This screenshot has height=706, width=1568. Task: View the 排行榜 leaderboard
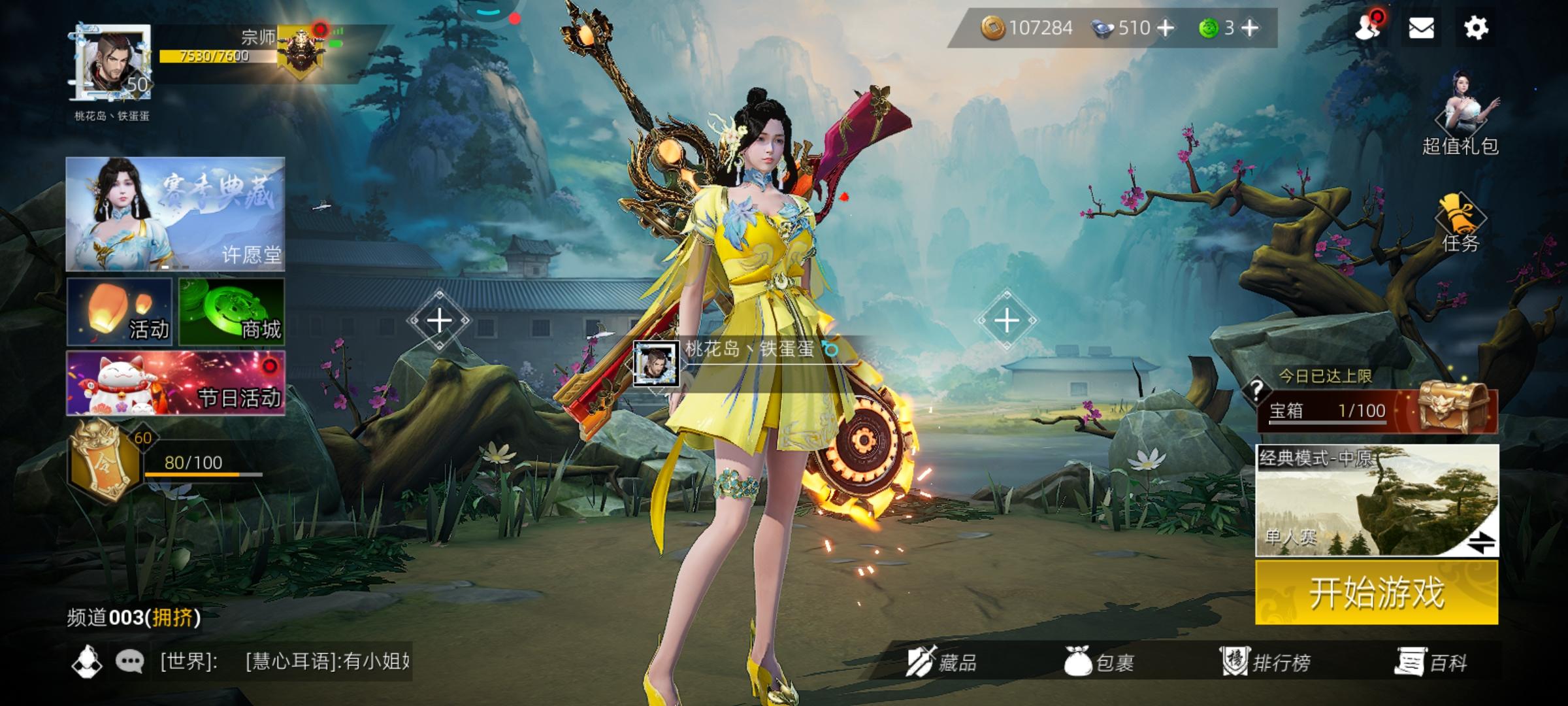click(1266, 663)
